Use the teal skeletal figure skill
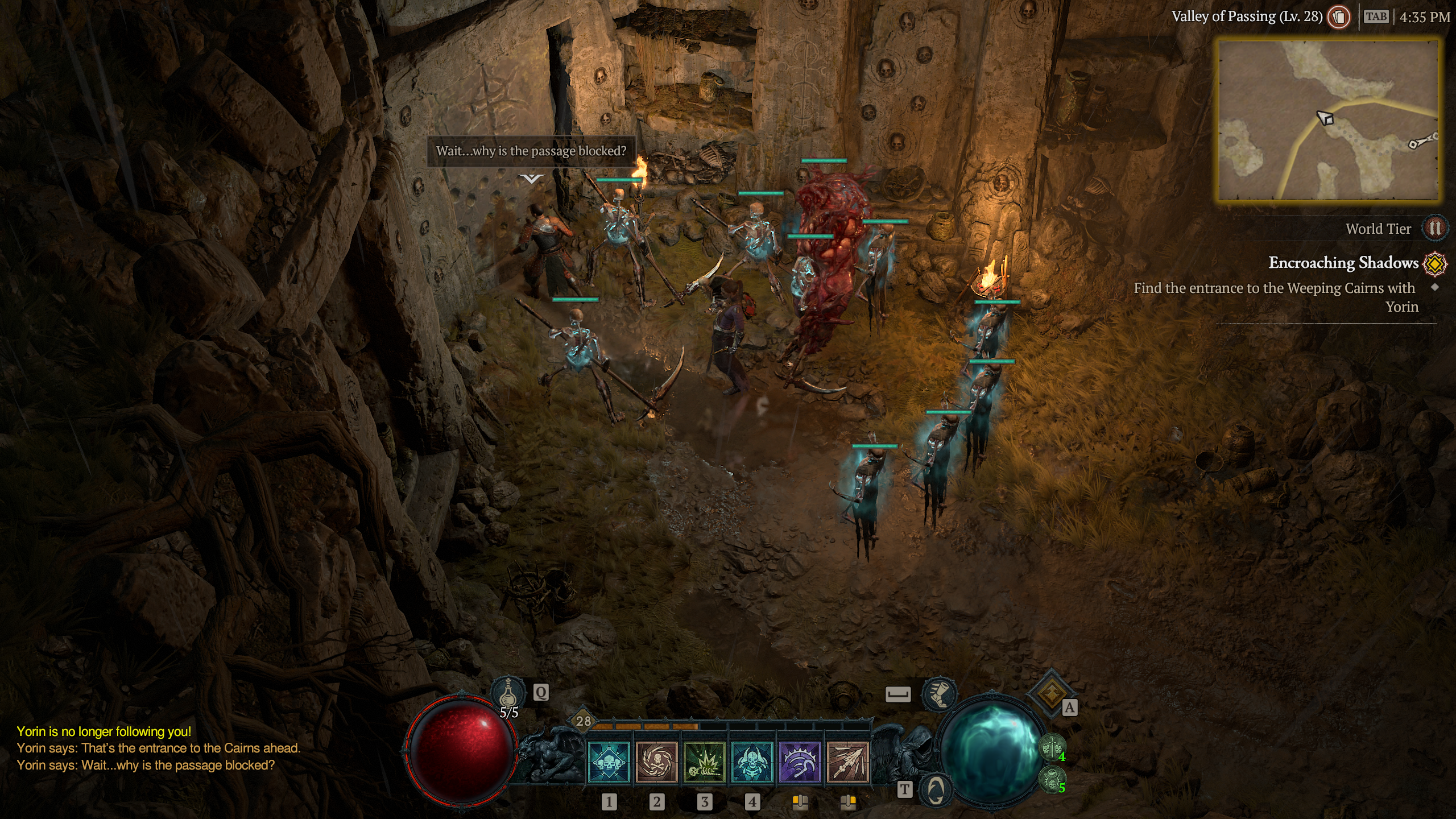Viewport: 1456px width, 819px height. [x=752, y=763]
